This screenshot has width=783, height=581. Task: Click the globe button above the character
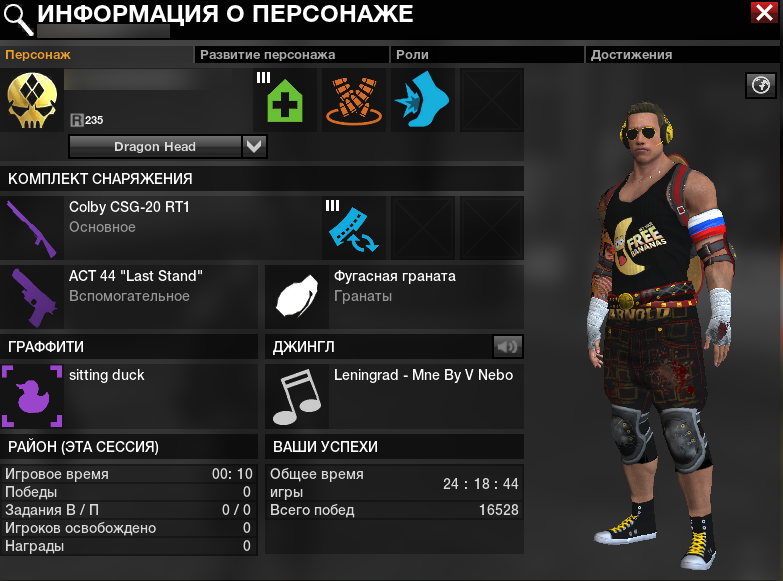pyautogui.click(x=762, y=86)
